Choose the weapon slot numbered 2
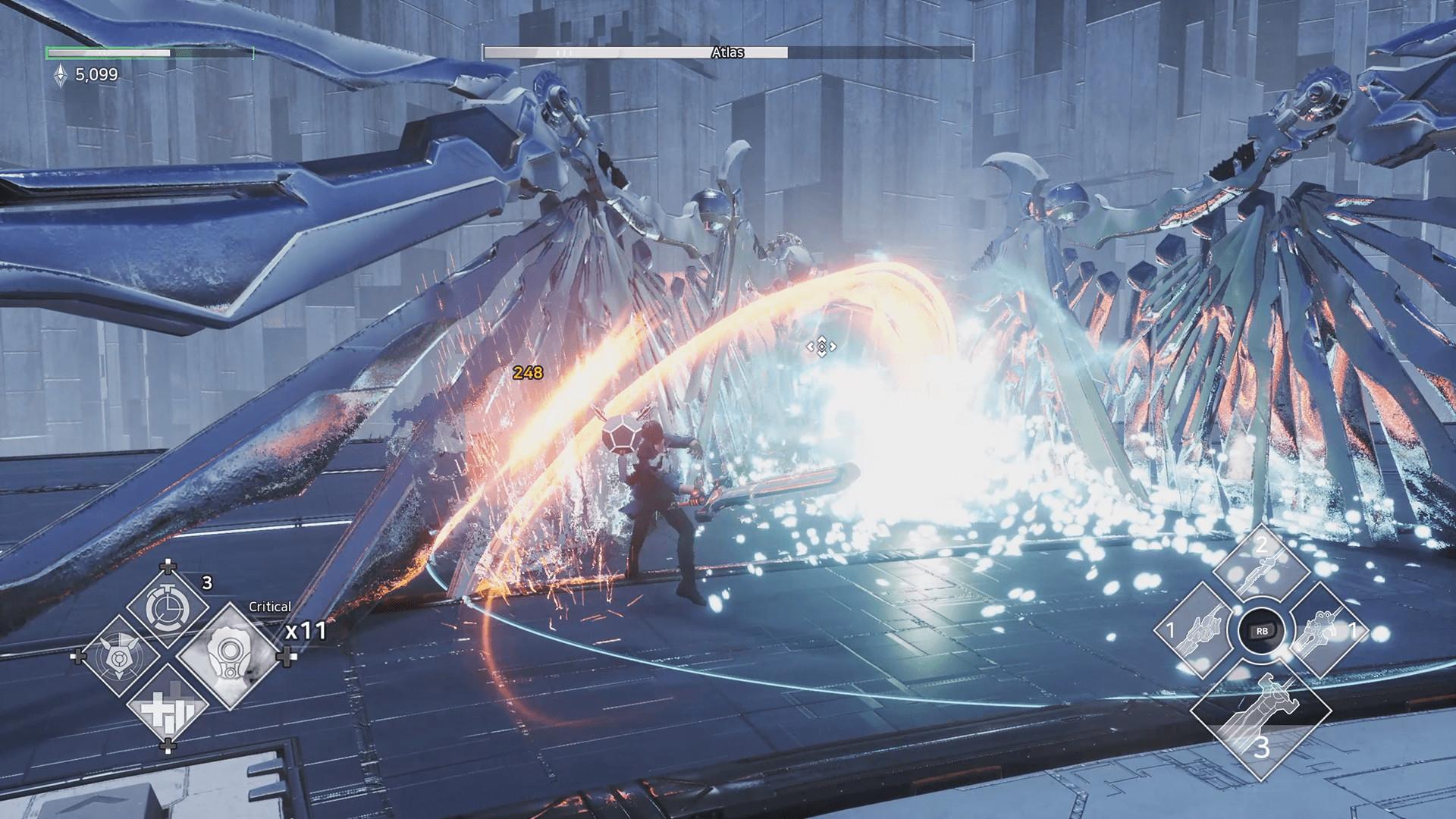This screenshot has height=819, width=1456. click(x=1261, y=573)
